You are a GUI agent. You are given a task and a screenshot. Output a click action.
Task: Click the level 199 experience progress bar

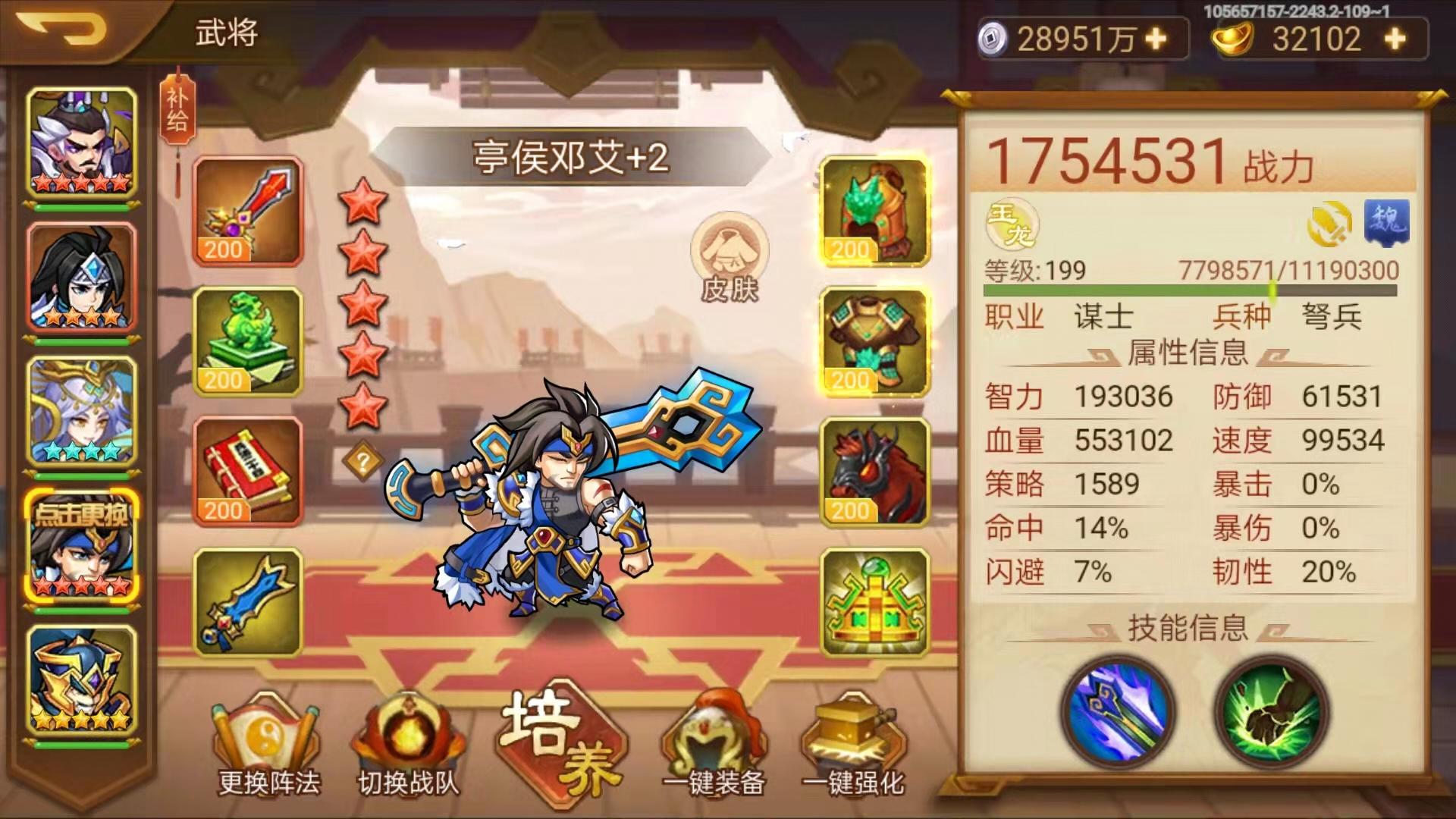[1206, 288]
